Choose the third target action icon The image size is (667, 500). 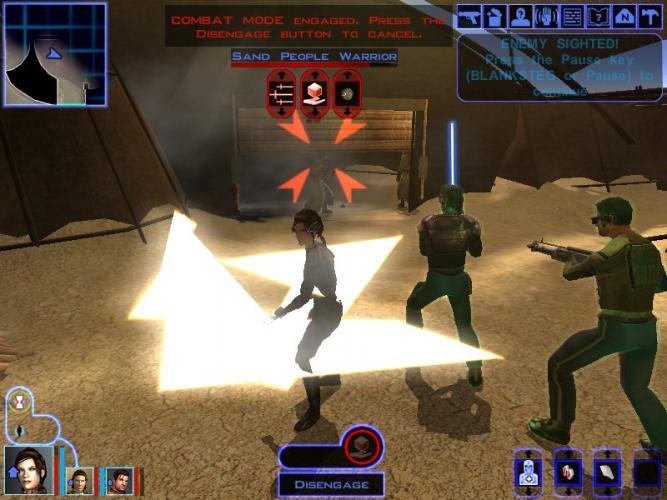(x=346, y=94)
